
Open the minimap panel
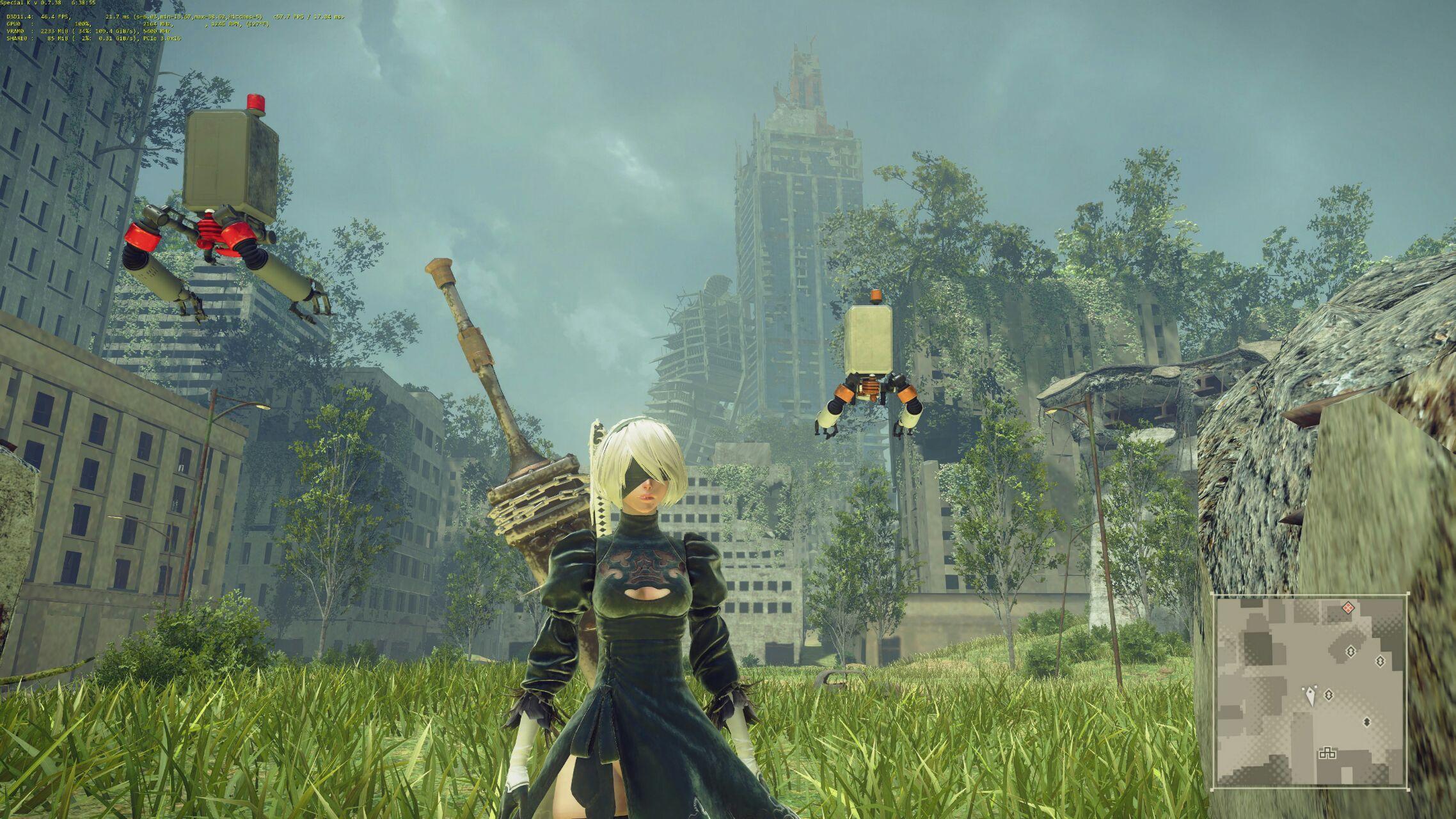pyautogui.click(x=1311, y=691)
